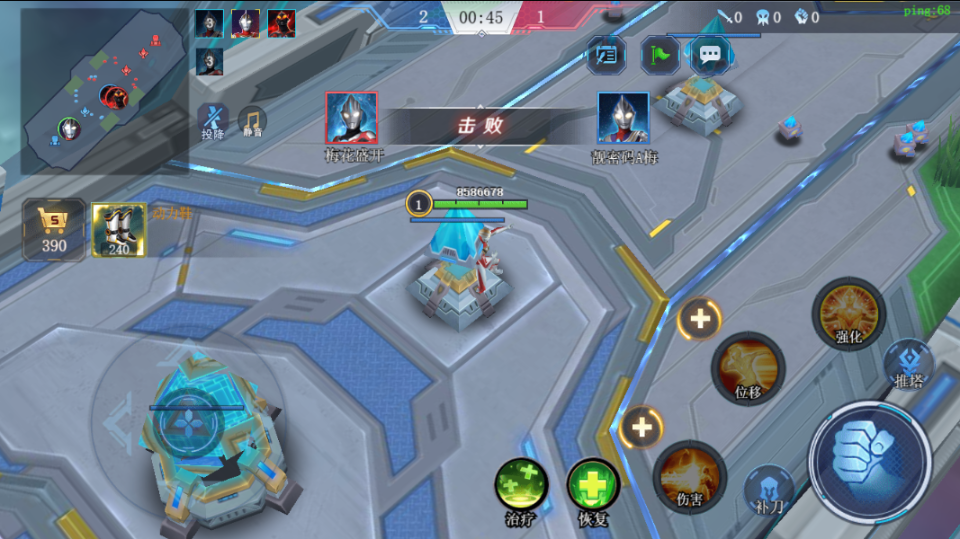Tap the 投降 surrender button
The height and width of the screenshot is (539, 960).
tap(212, 119)
